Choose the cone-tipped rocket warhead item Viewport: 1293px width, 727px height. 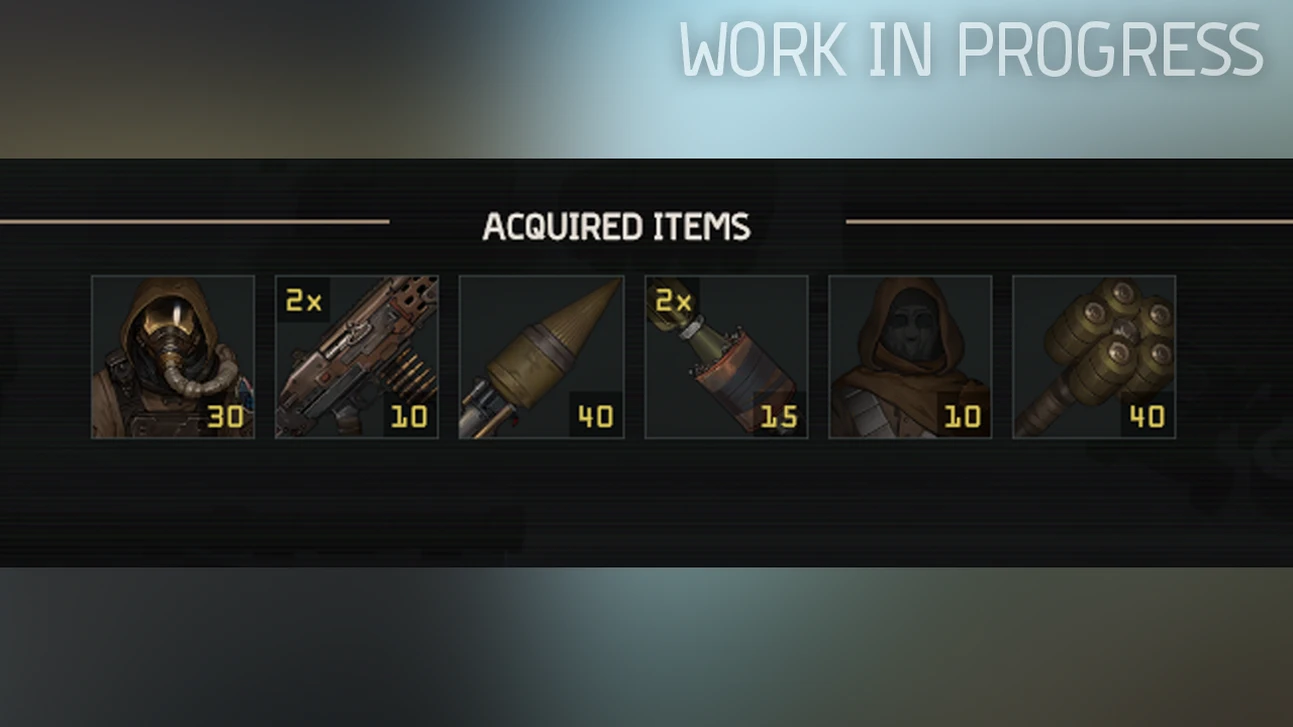(541, 357)
